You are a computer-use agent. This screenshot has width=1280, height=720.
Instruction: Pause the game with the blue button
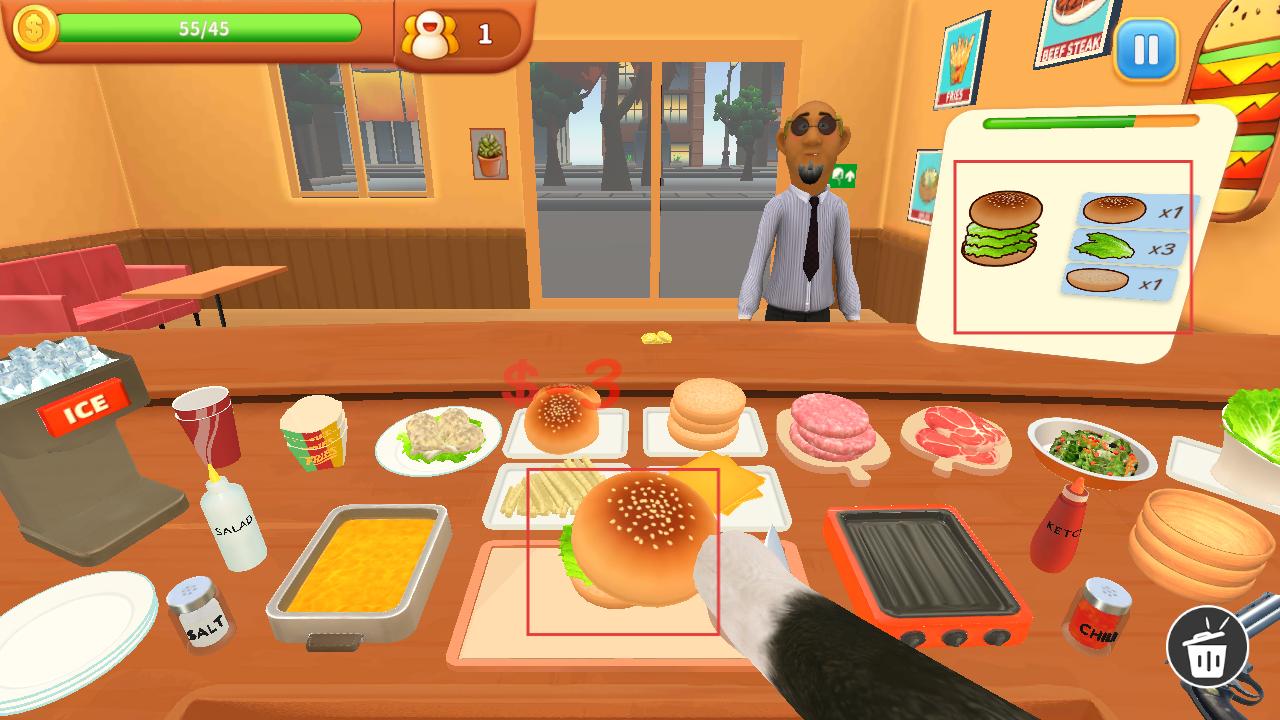click(1146, 49)
